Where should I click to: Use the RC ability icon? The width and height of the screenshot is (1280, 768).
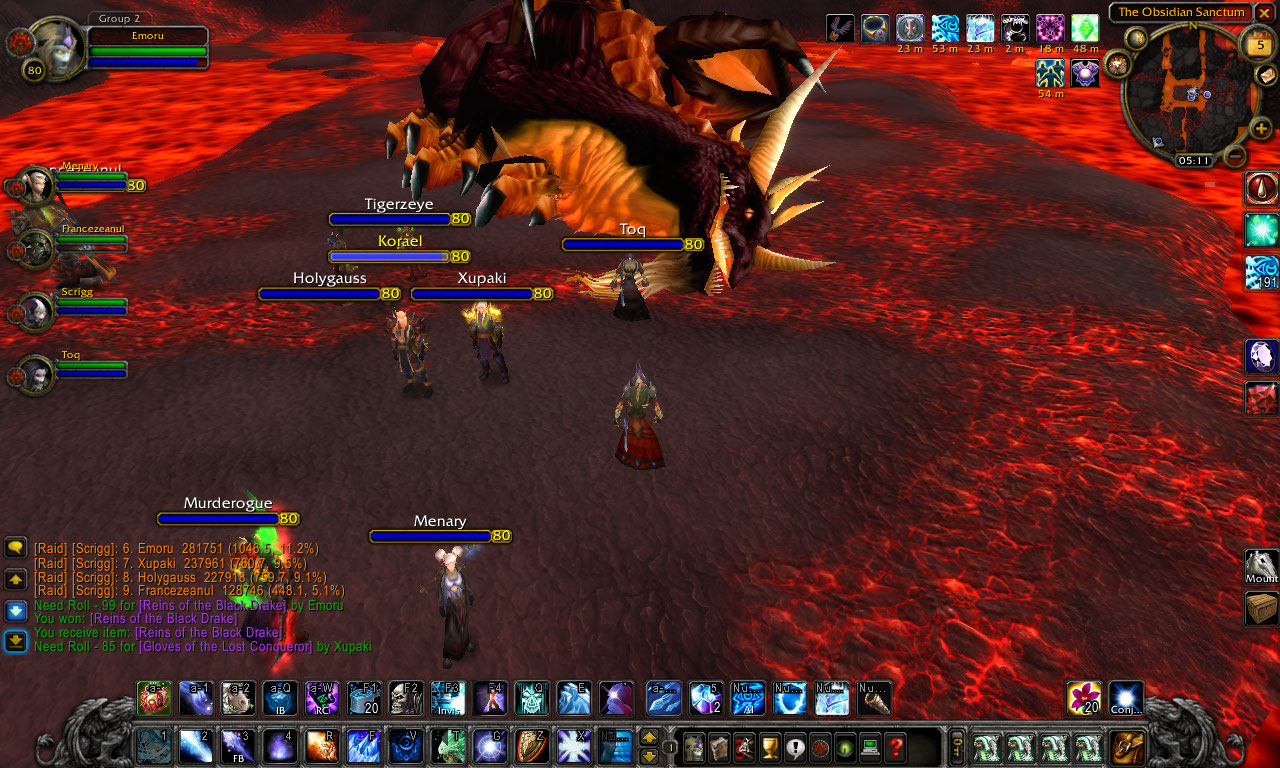coord(322,698)
